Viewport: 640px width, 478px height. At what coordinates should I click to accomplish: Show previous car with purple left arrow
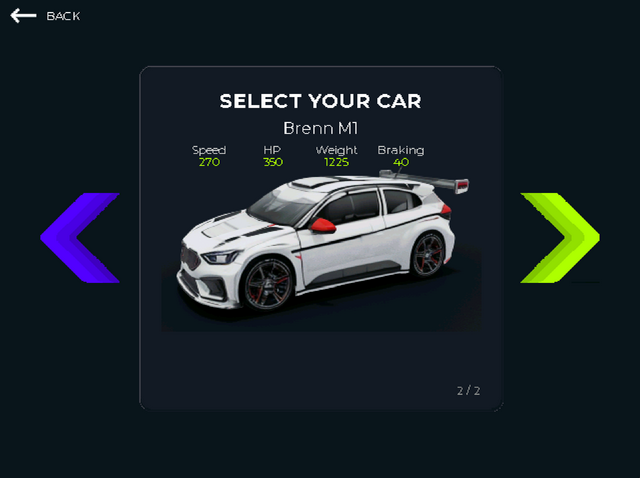tap(80, 238)
